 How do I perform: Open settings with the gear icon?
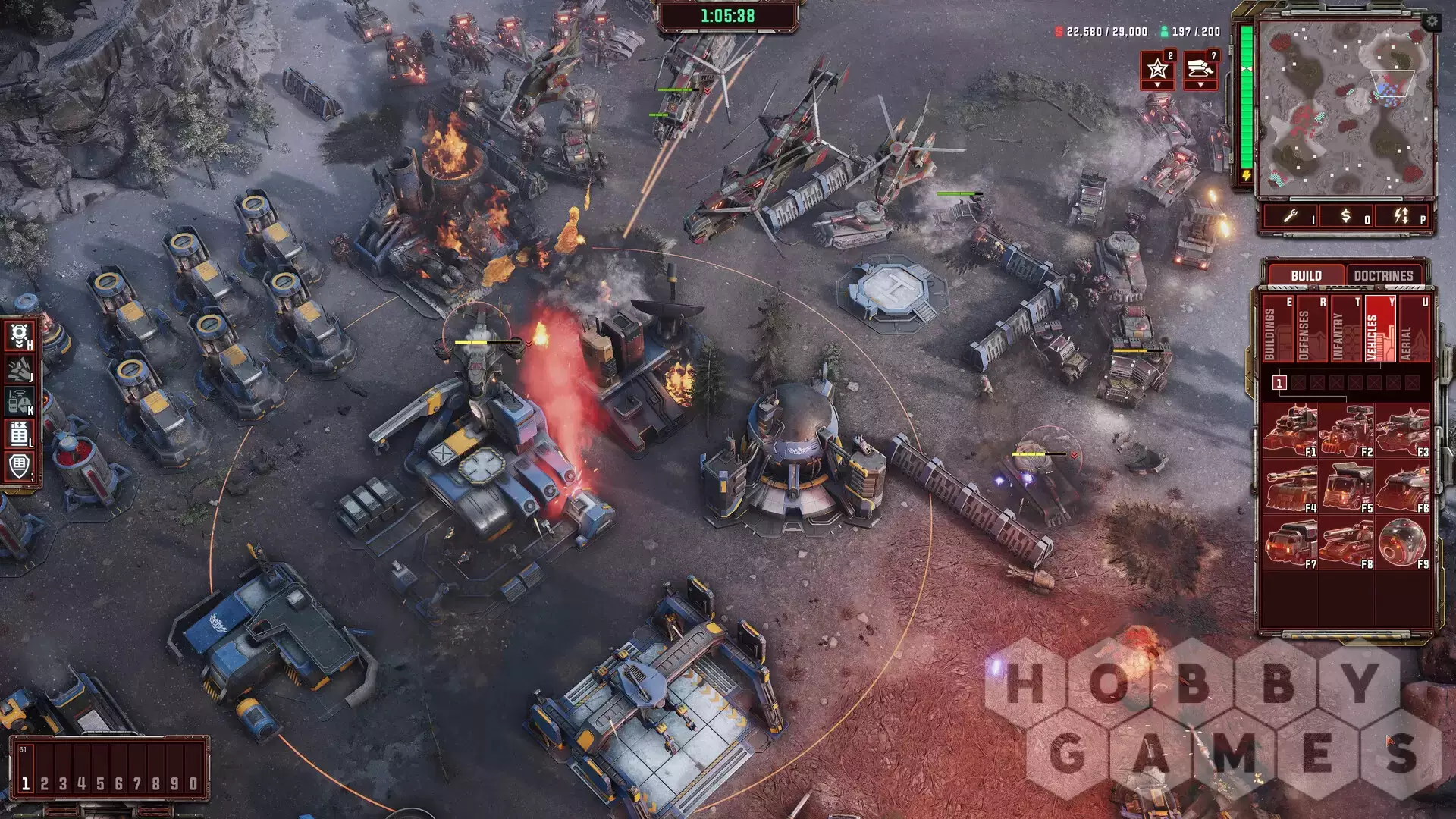point(1431,22)
